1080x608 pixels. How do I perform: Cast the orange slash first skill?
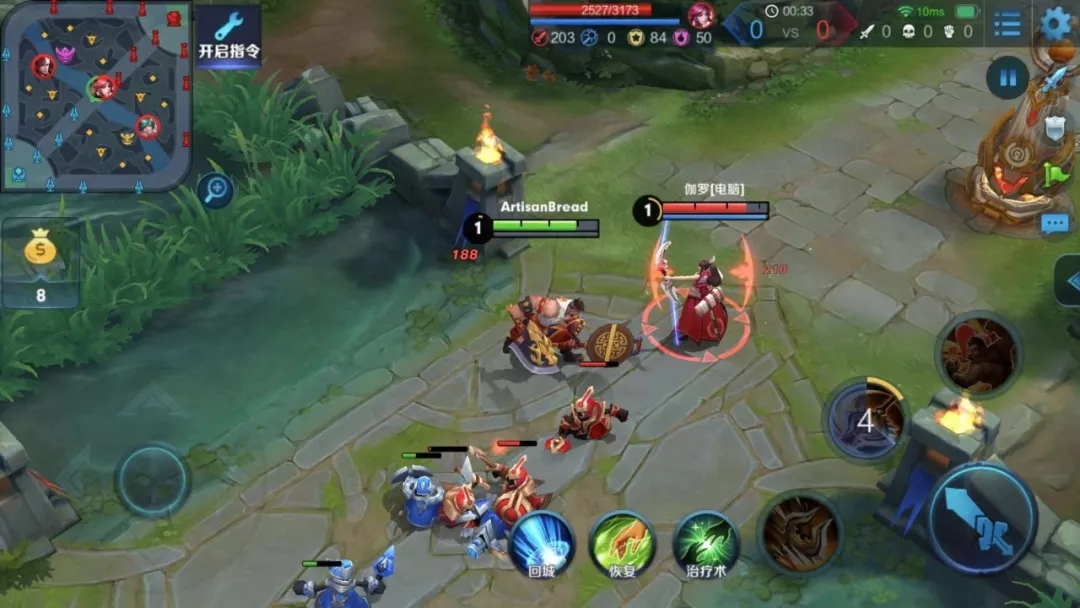(799, 533)
